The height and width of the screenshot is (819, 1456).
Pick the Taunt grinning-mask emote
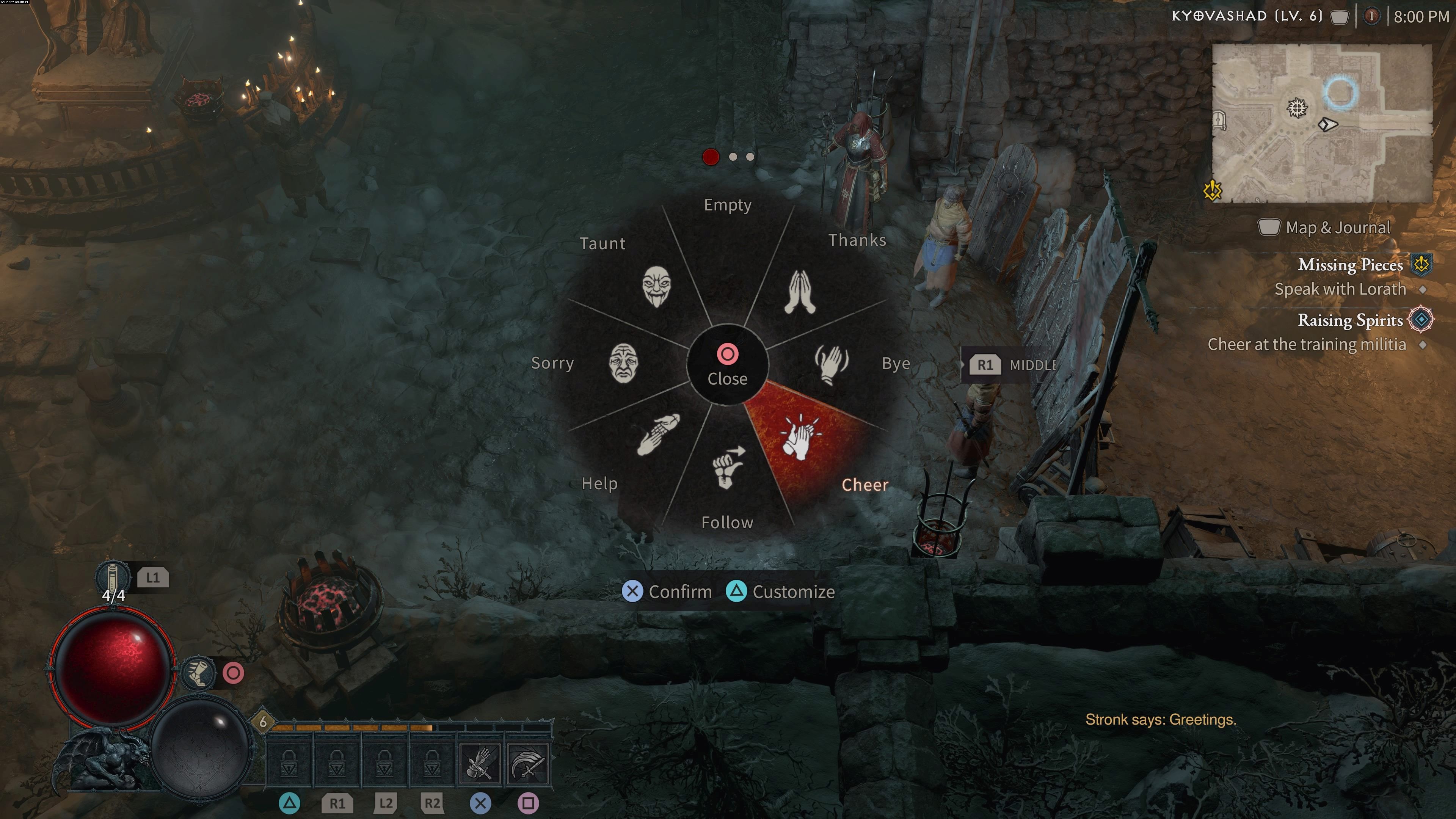[656, 287]
